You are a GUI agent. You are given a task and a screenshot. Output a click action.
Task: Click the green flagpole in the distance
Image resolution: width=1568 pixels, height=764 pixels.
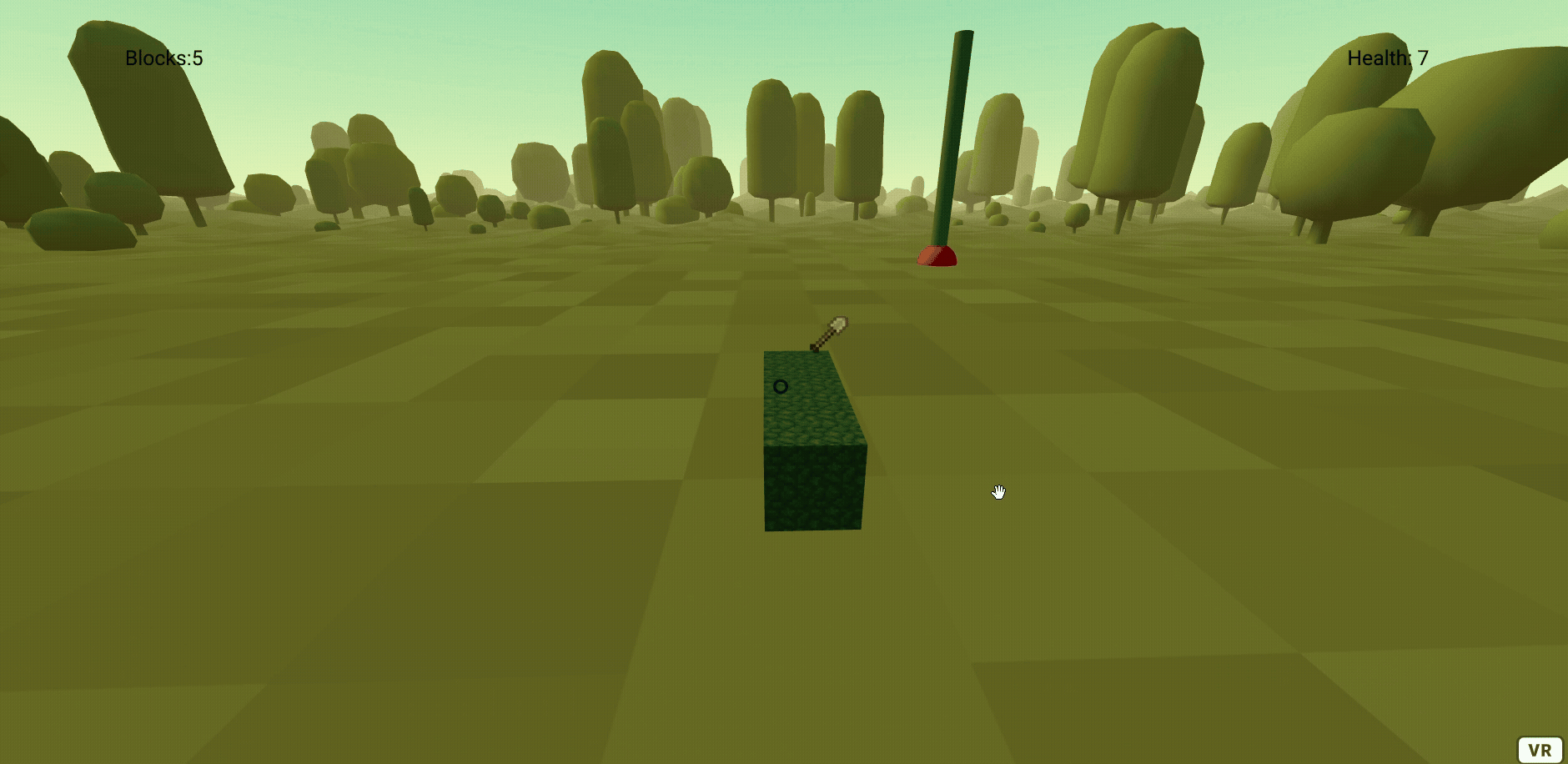[x=957, y=142]
